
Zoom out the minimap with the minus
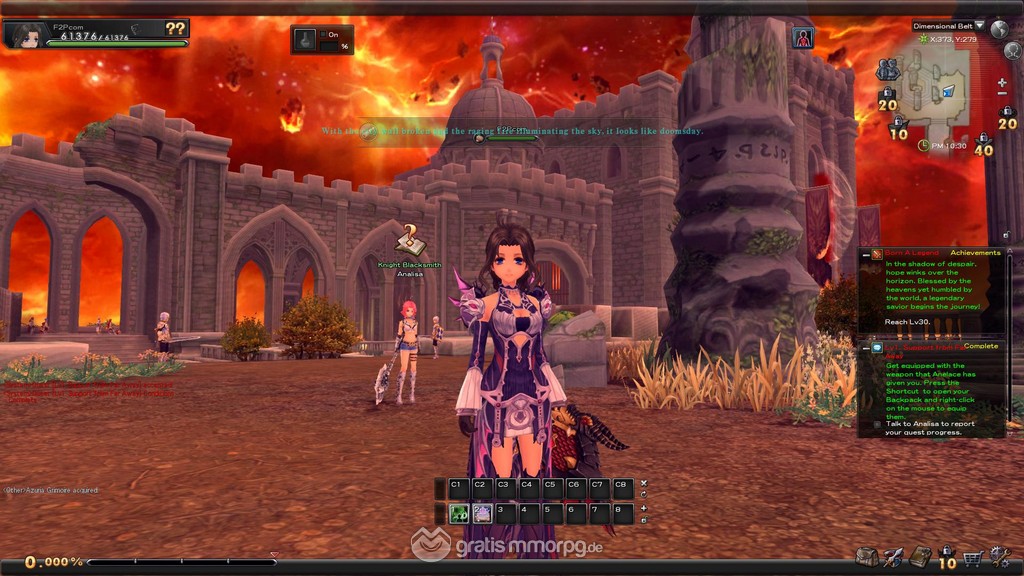click(1003, 95)
